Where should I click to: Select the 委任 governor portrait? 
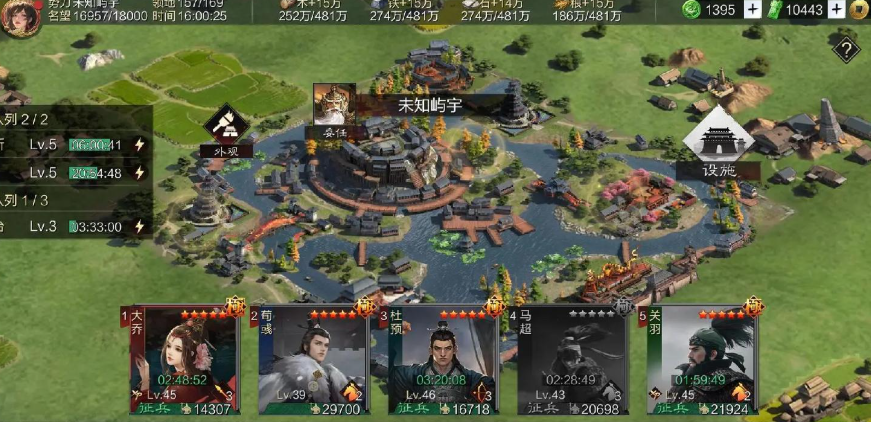[334, 106]
